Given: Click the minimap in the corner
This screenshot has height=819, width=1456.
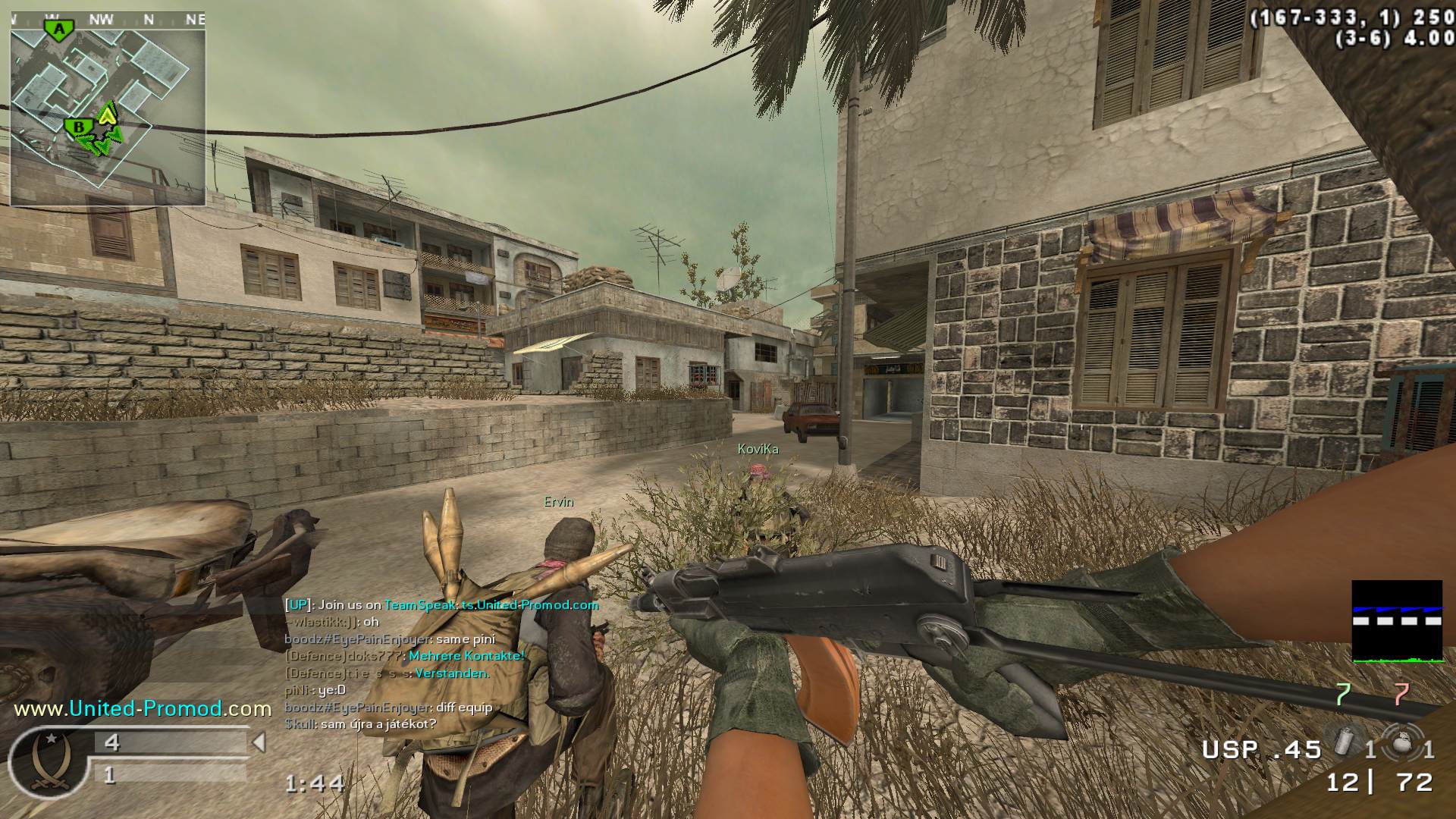Looking at the screenshot, I should 107,111.
